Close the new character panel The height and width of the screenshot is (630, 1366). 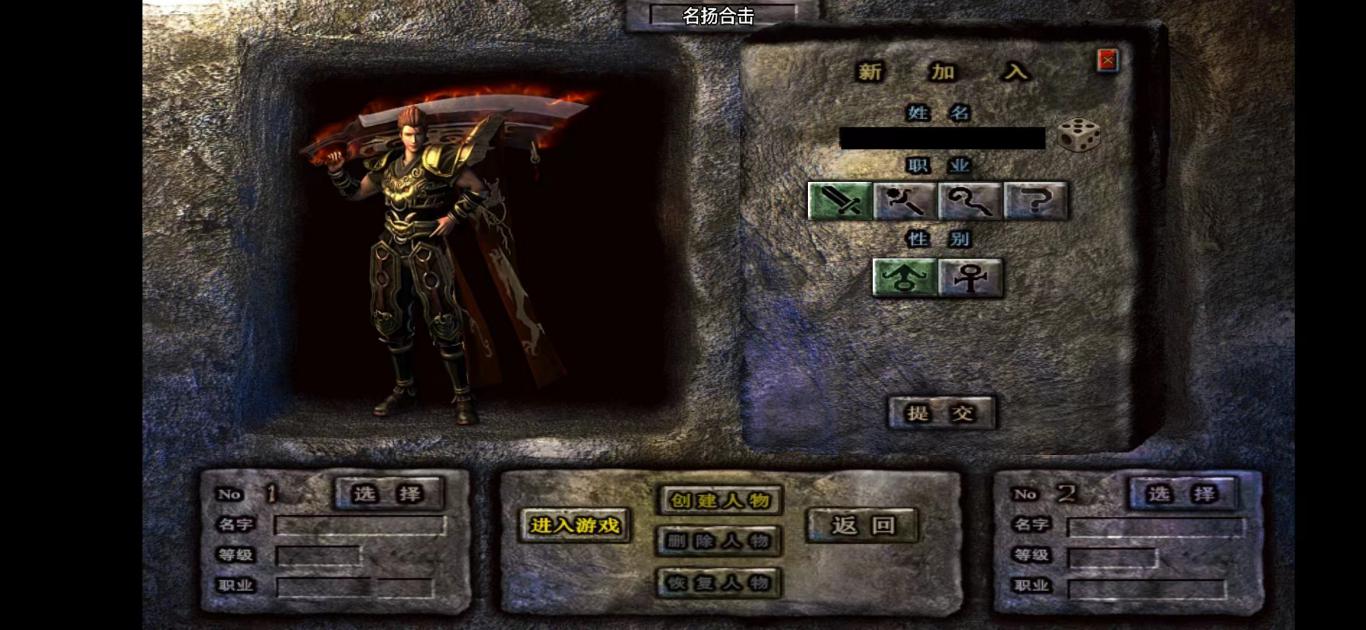pos(1107,60)
